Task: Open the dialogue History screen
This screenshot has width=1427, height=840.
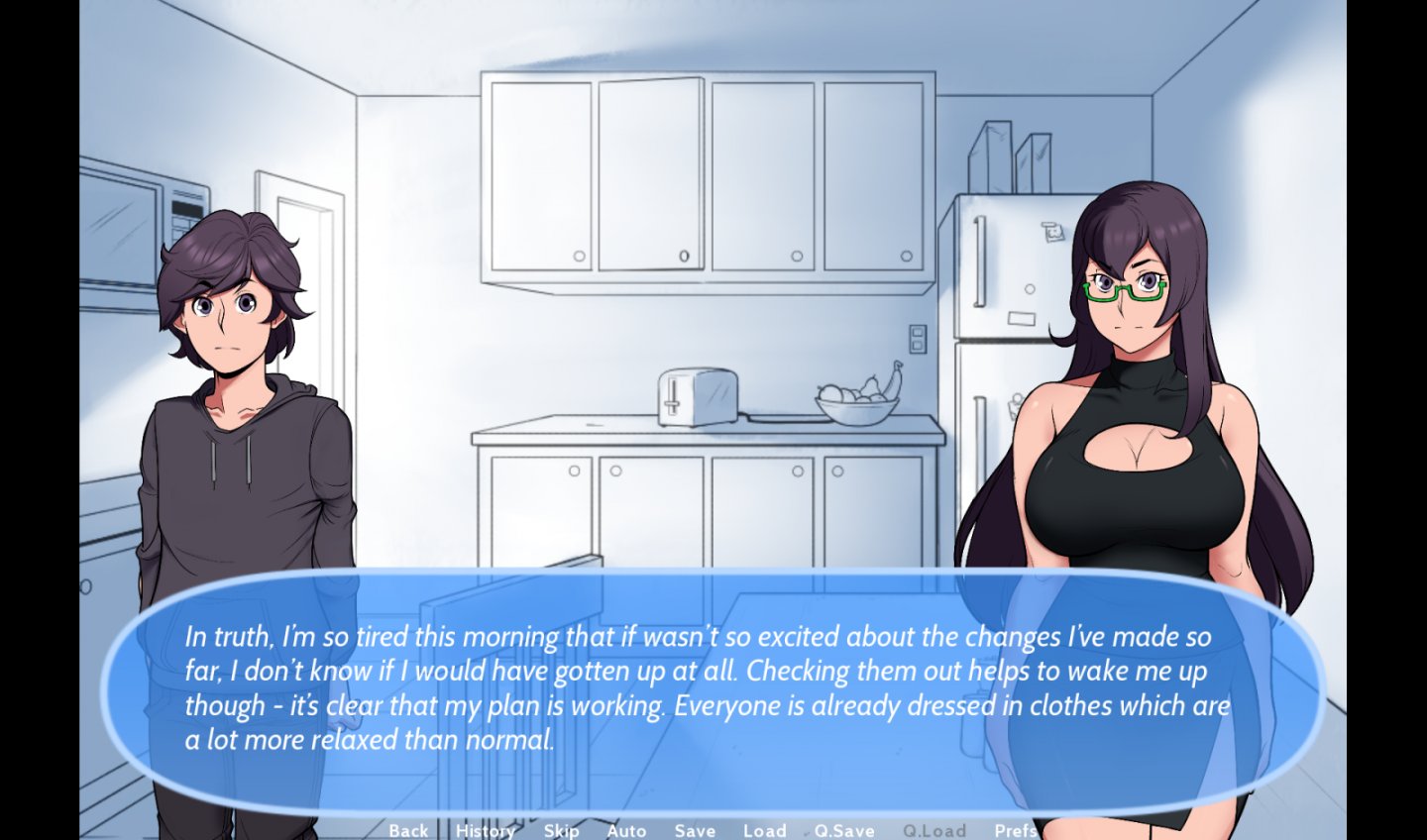Action: point(484,831)
